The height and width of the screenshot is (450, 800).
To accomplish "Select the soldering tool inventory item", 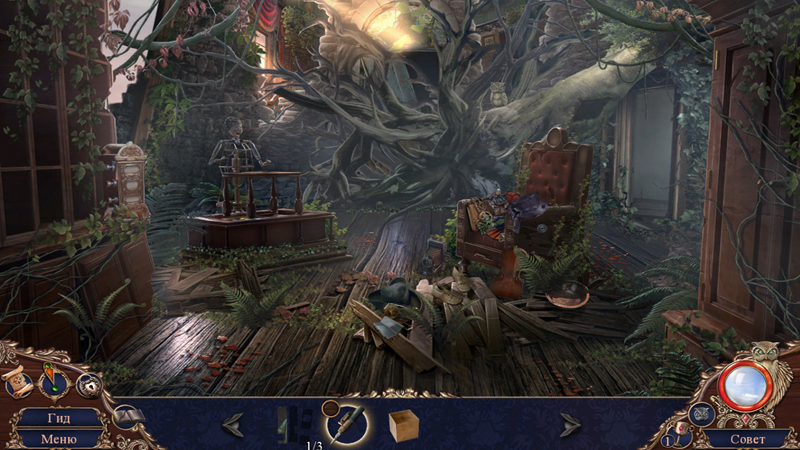I will click(347, 423).
